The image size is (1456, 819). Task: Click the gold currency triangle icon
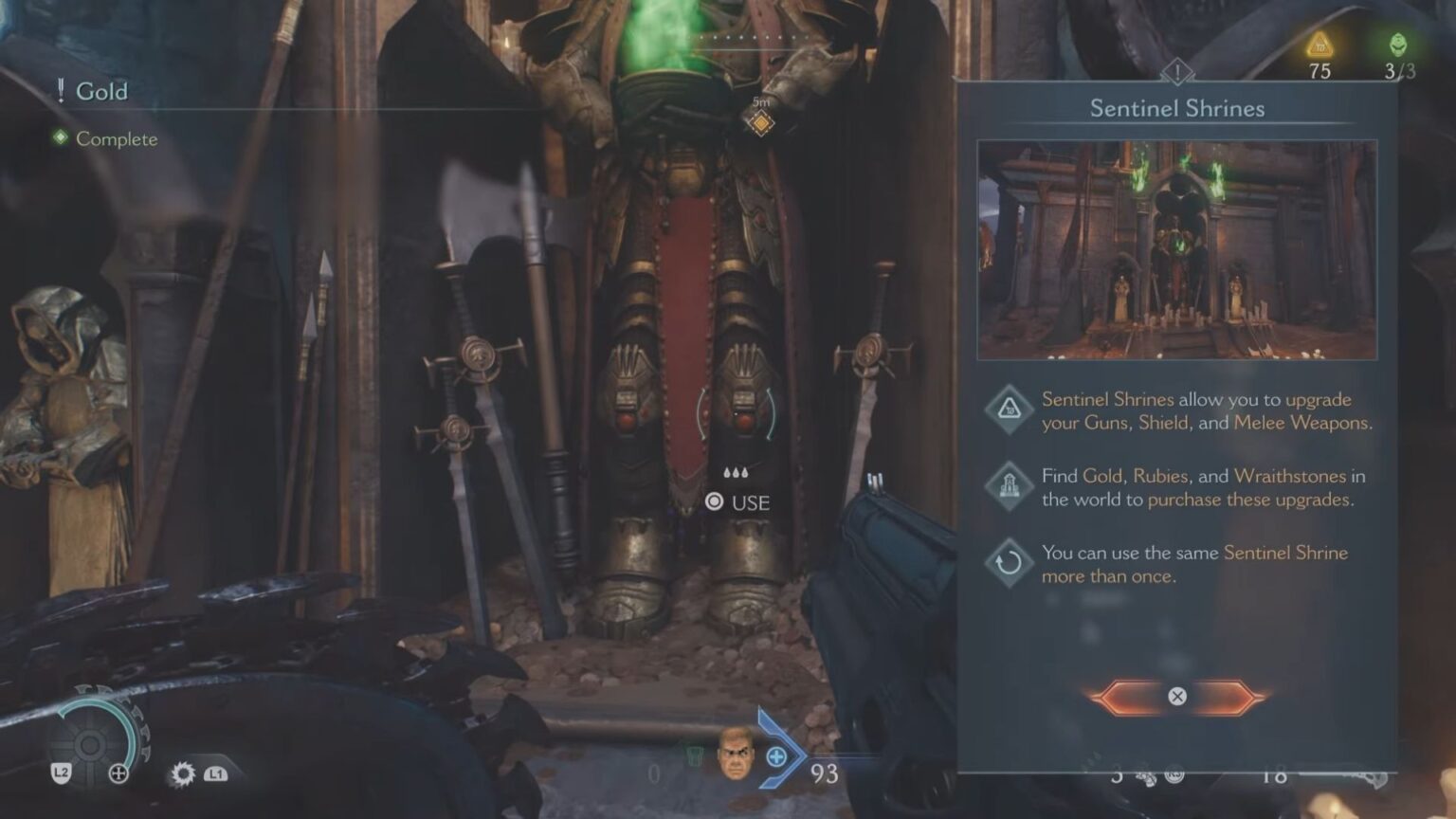(1319, 44)
